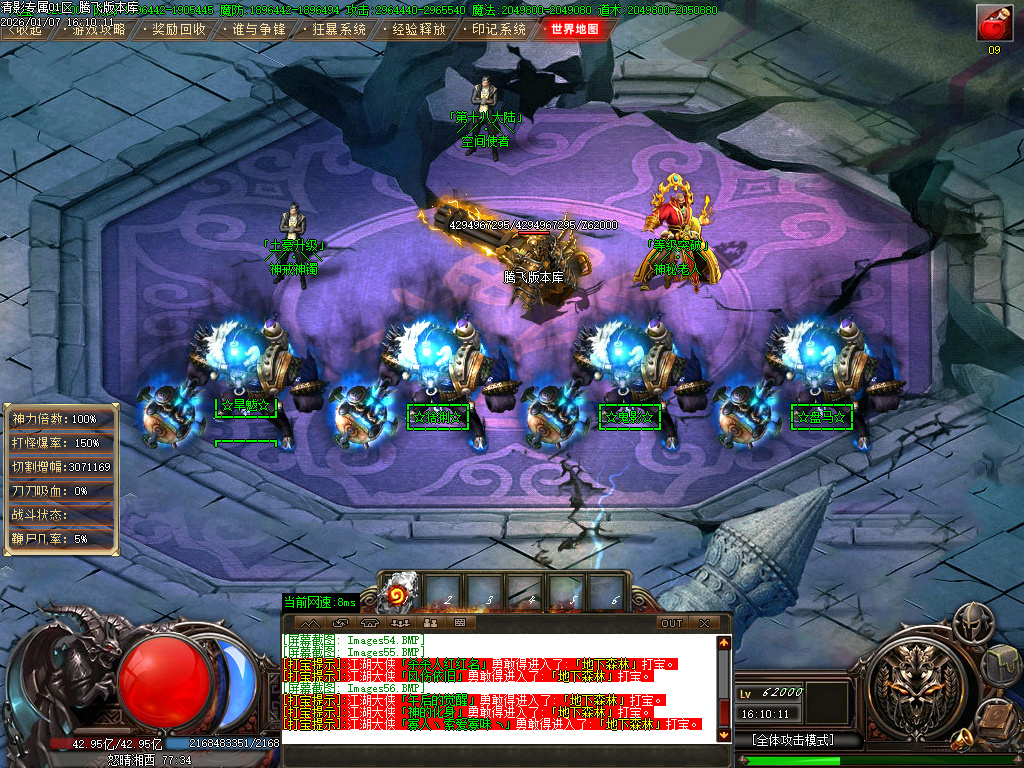Open the bag inventory icon
Viewport: 1024px width, 768px height.
[x=1000, y=662]
